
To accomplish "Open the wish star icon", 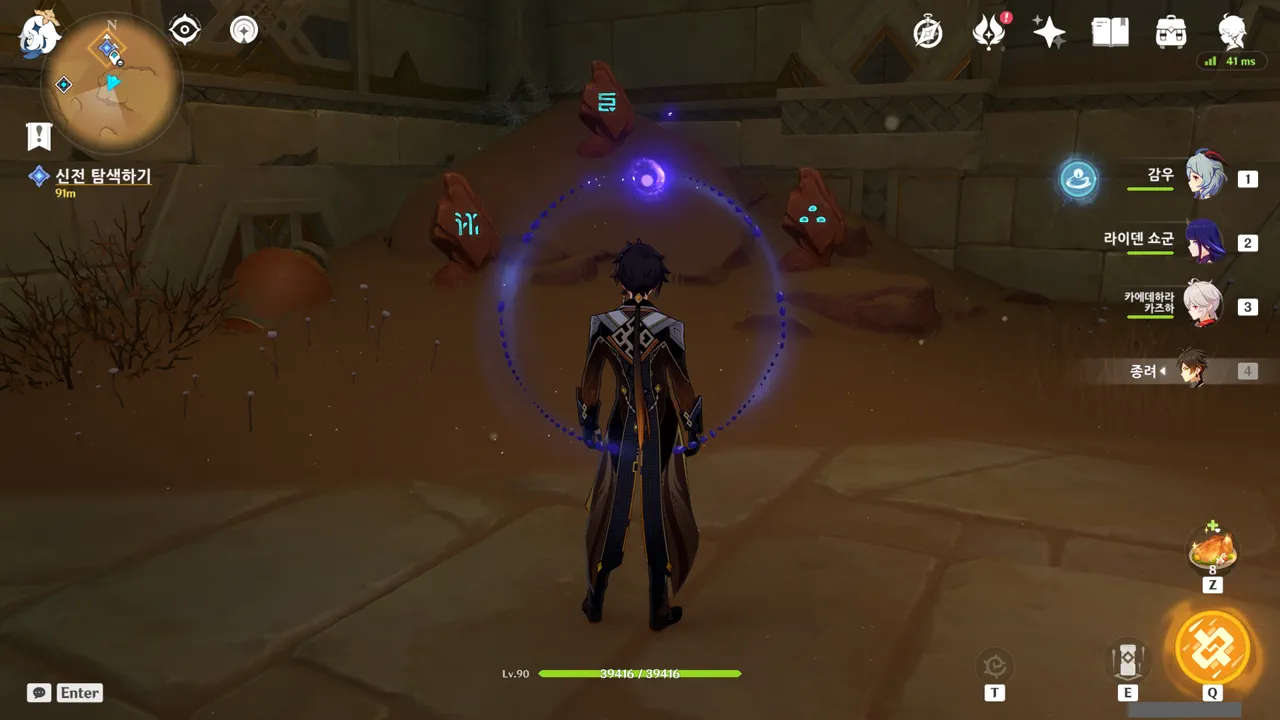I will coord(1049,32).
